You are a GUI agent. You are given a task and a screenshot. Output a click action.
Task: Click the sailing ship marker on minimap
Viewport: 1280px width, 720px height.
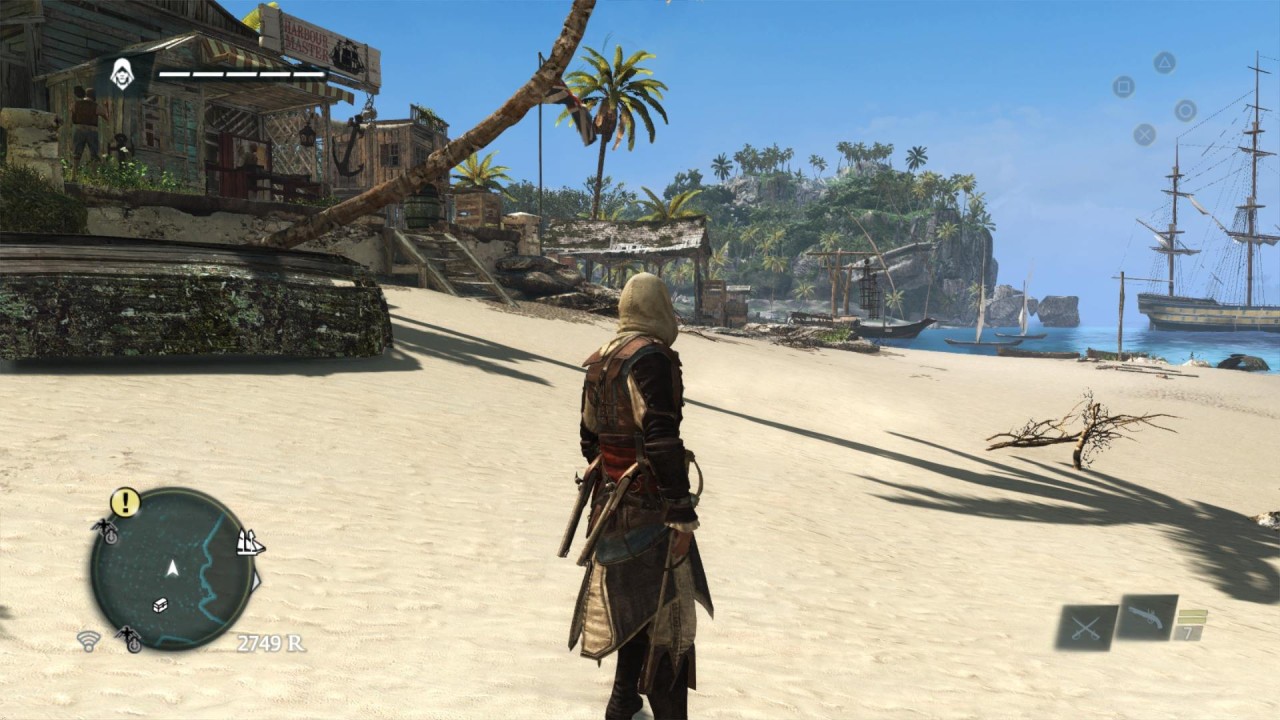tap(250, 543)
